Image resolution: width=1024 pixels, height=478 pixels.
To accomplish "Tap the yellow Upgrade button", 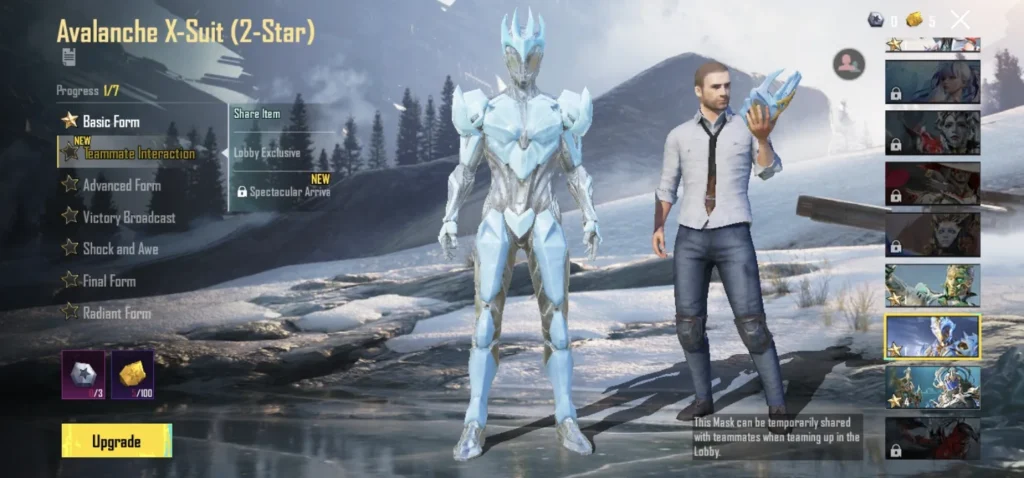I will coord(116,441).
